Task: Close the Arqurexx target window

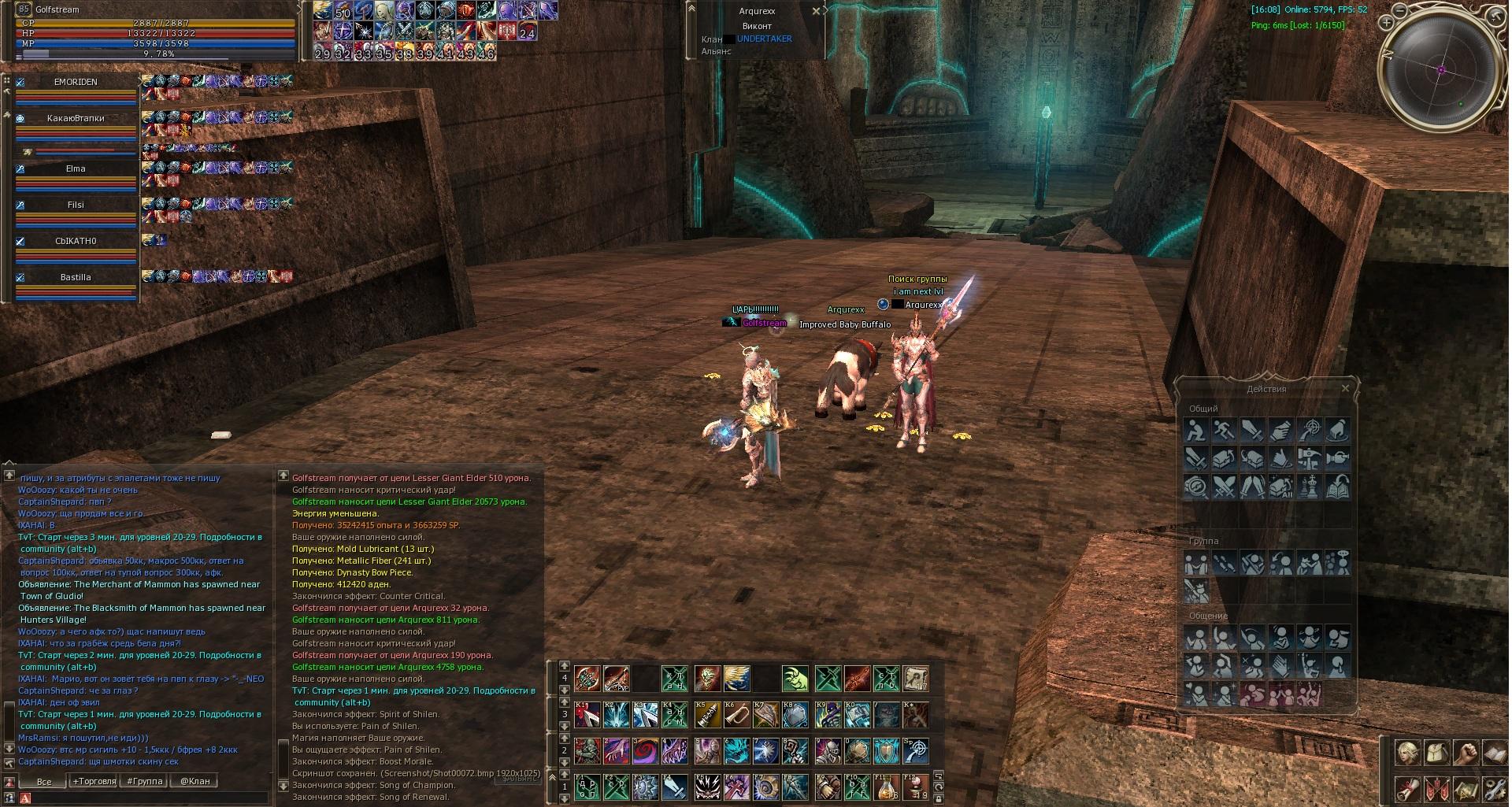Action: [x=816, y=12]
